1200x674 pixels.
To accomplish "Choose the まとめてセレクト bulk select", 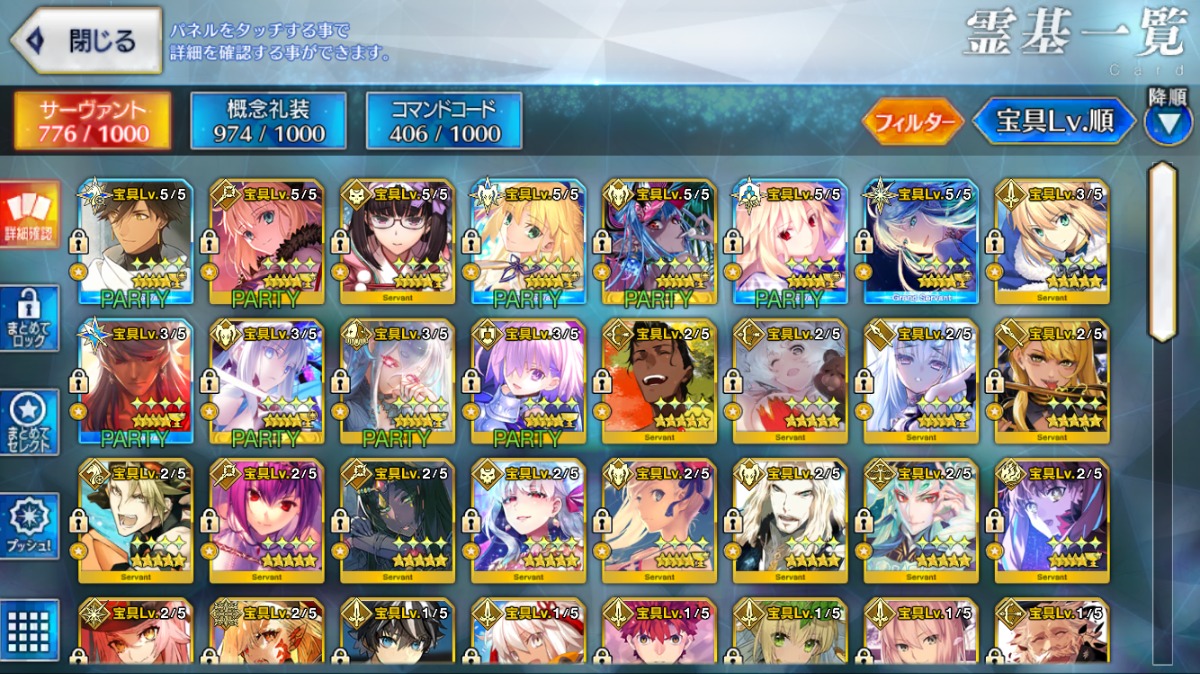I will 29,423.
